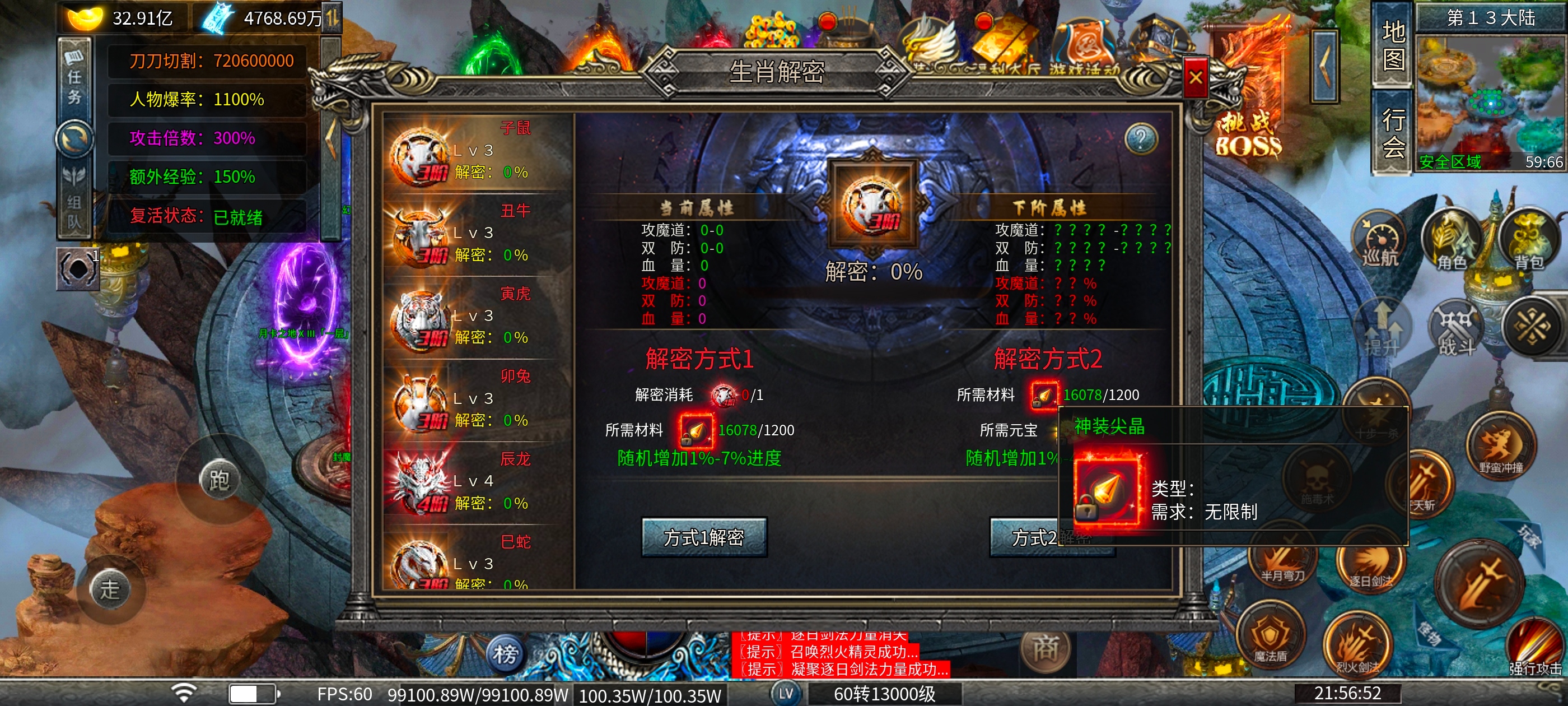1568x706 pixels.
Task: Close the 生肖解密 window
Action: 1195,78
